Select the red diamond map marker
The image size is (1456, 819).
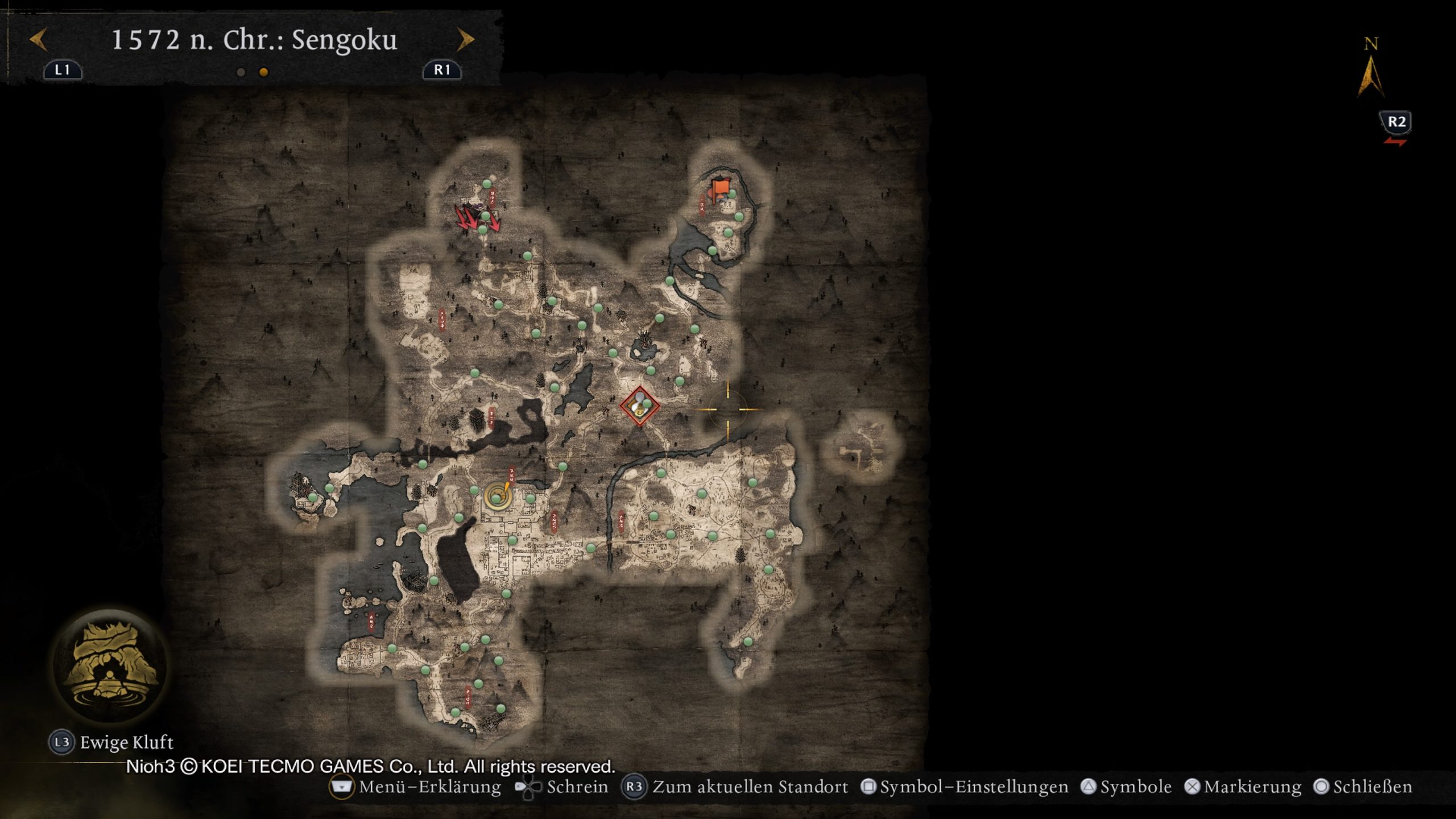[639, 406]
